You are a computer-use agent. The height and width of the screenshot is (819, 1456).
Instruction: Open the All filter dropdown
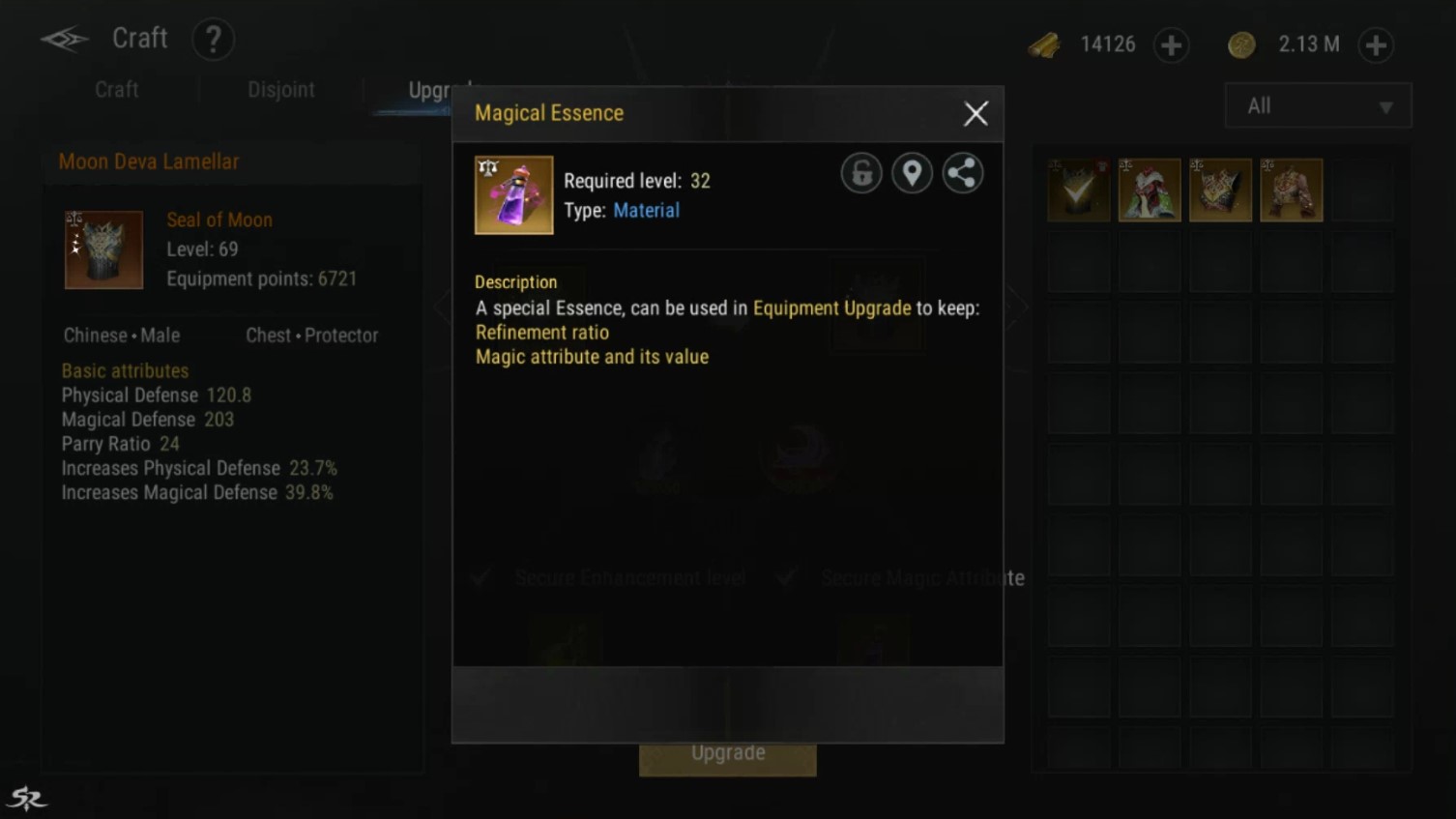coord(1317,106)
